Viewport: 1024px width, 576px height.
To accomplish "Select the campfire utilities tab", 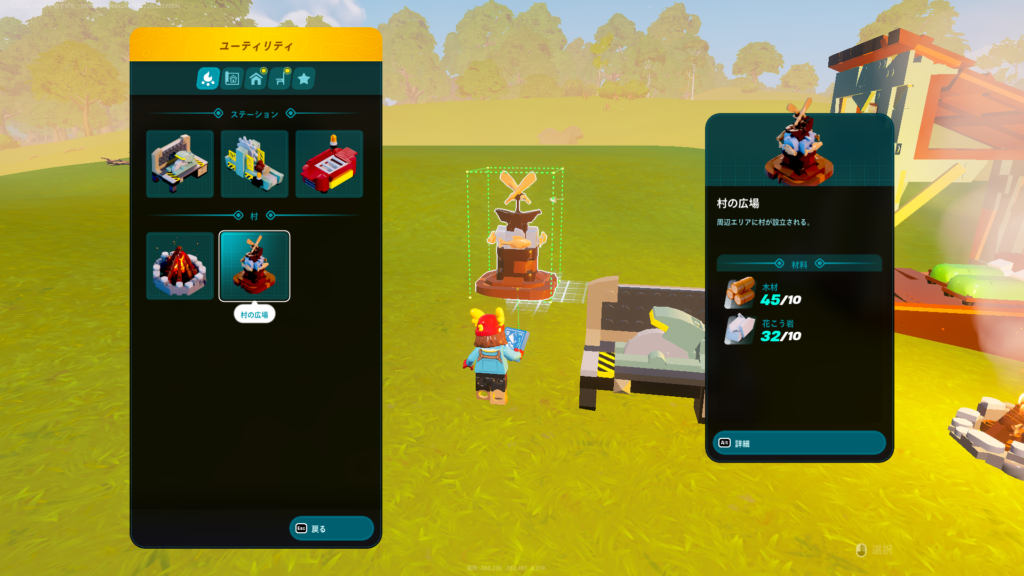I will point(208,78).
